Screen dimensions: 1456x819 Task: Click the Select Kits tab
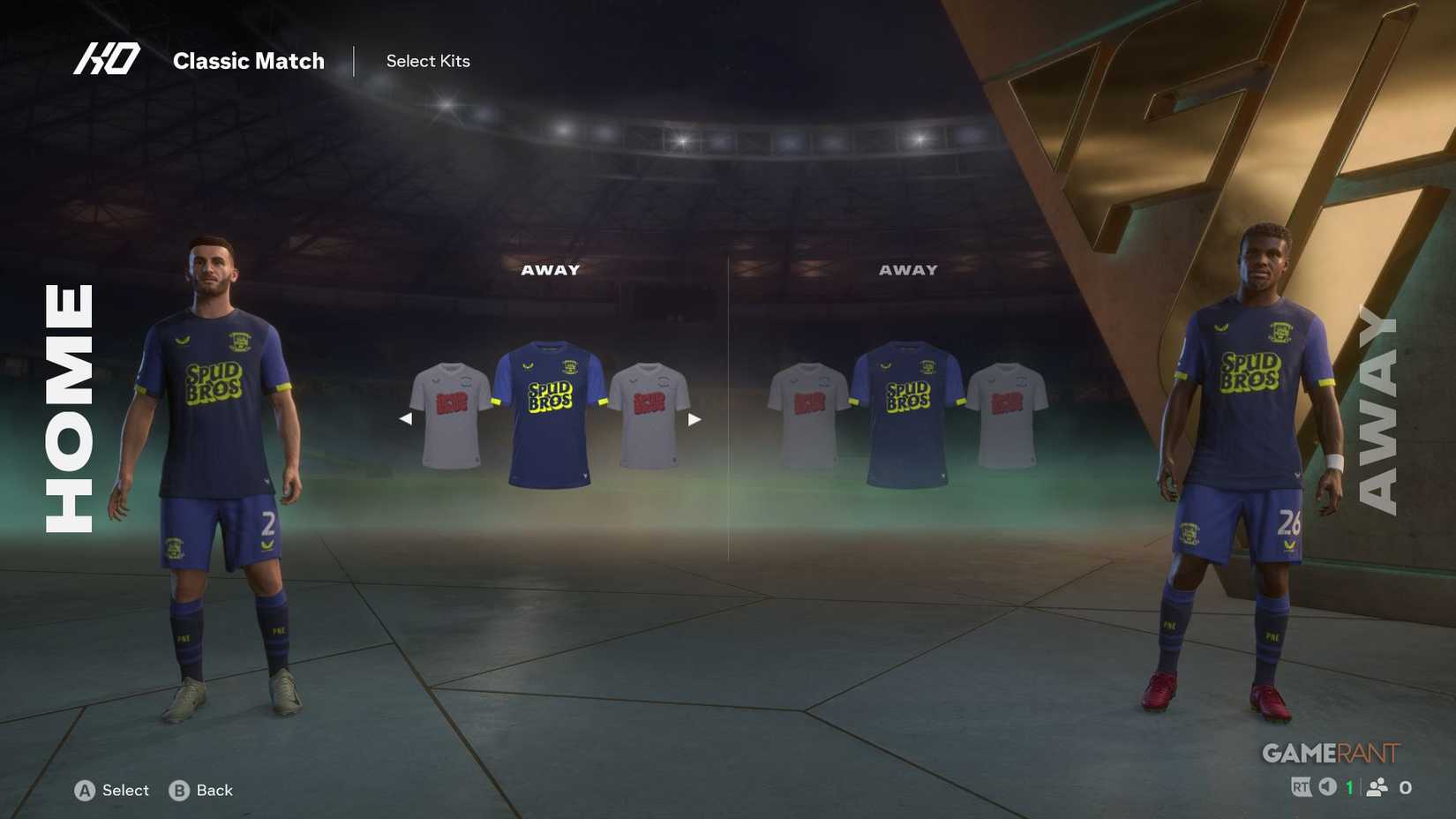coord(428,61)
